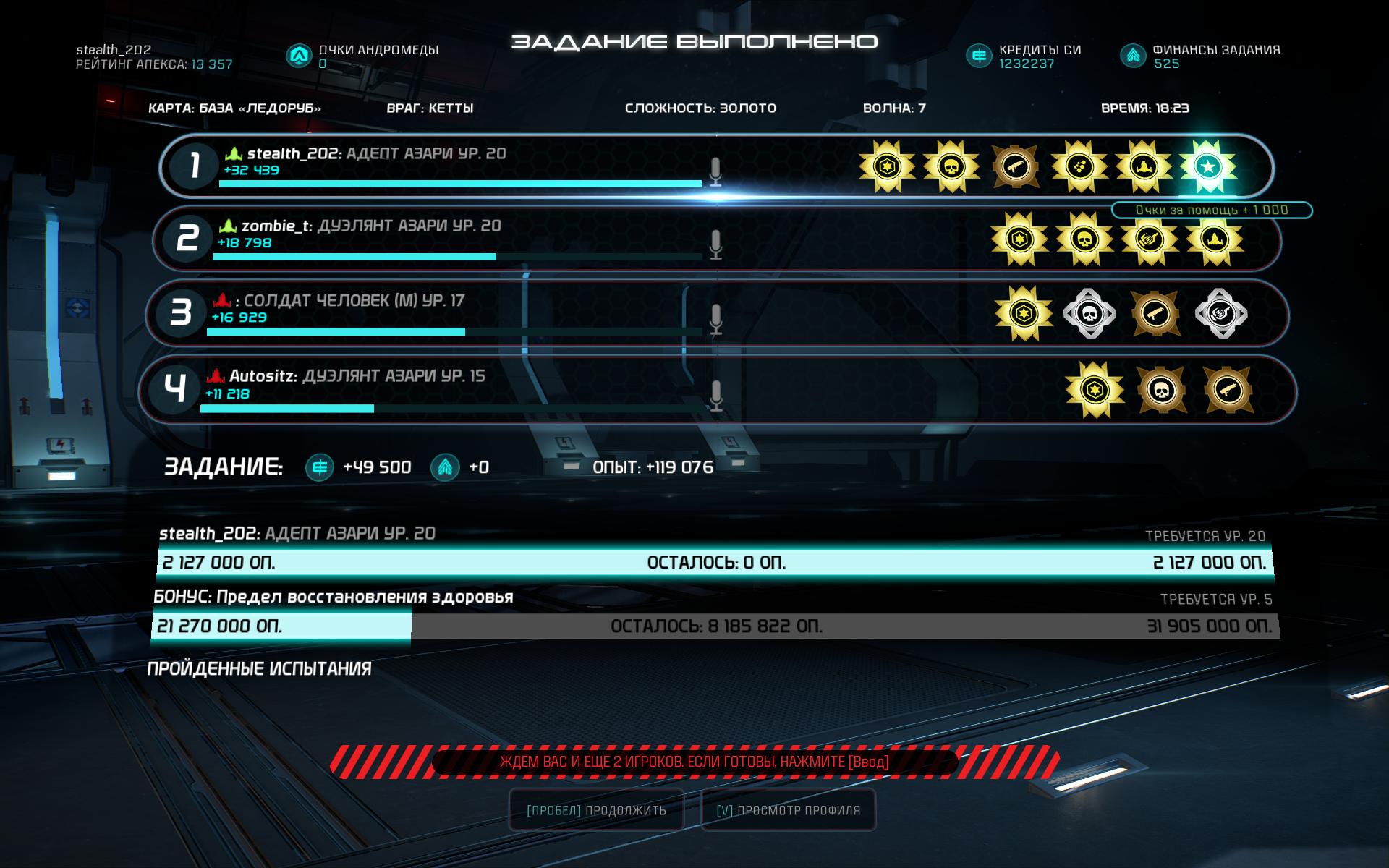Screen dimensions: 1389x868
Task: Click the microphone icon beside zombie_t
Action: coord(715,244)
